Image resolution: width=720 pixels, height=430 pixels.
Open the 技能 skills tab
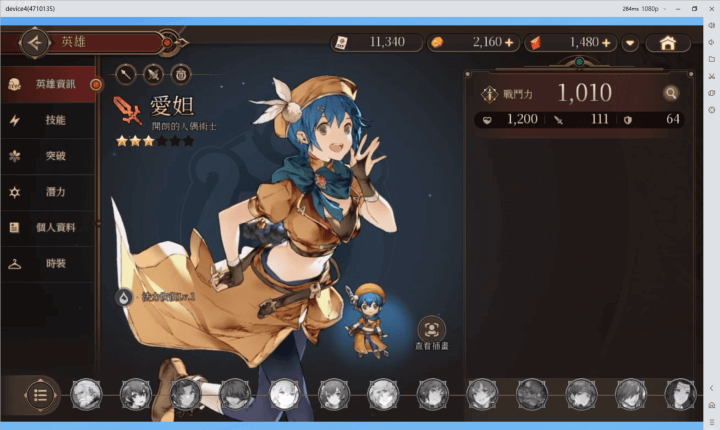tap(50, 120)
